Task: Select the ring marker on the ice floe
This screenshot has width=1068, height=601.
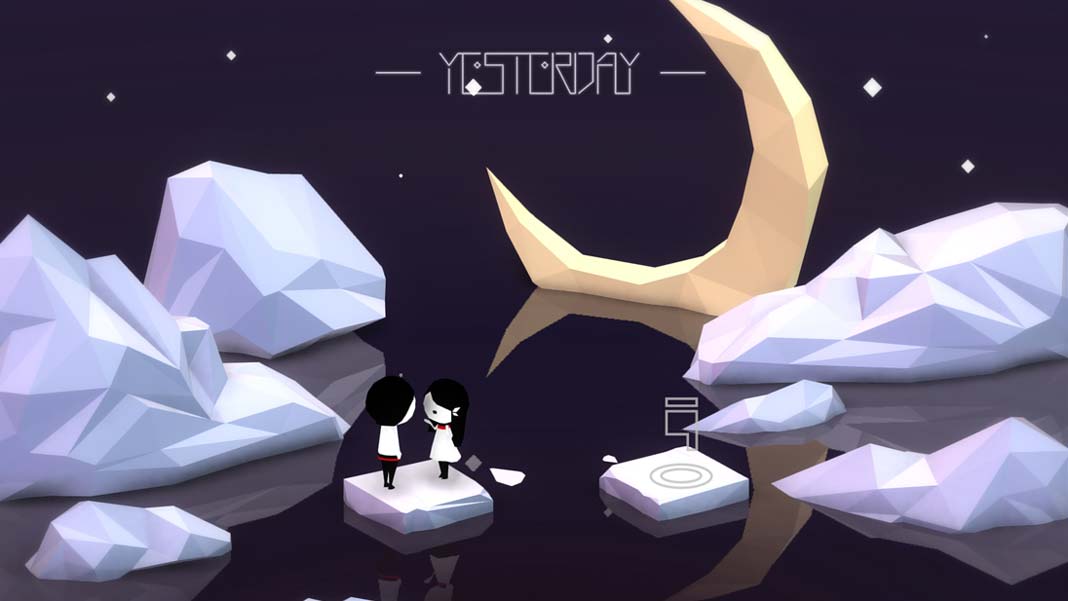Action: click(676, 474)
